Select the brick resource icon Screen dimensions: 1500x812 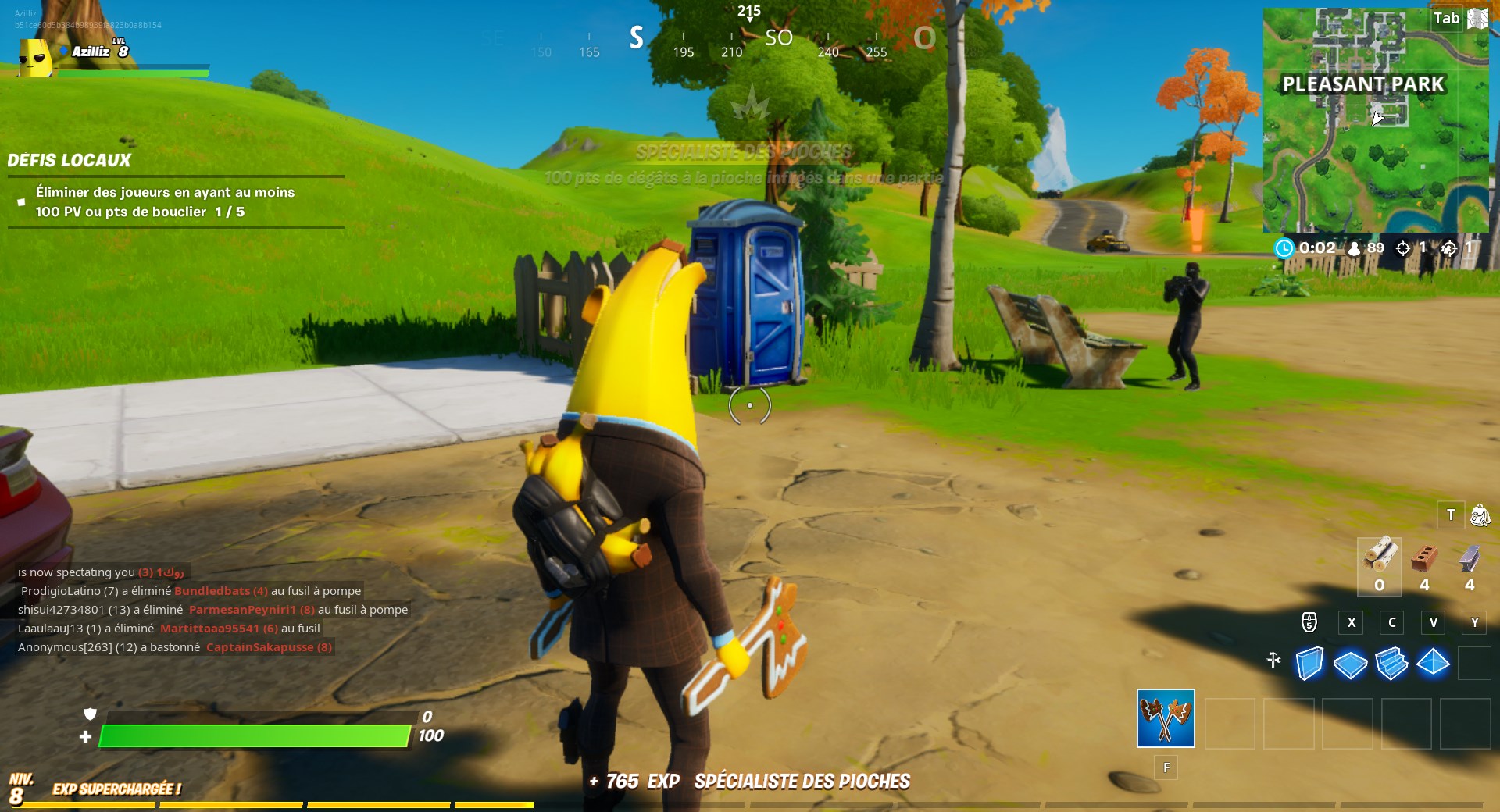[x=1423, y=558]
